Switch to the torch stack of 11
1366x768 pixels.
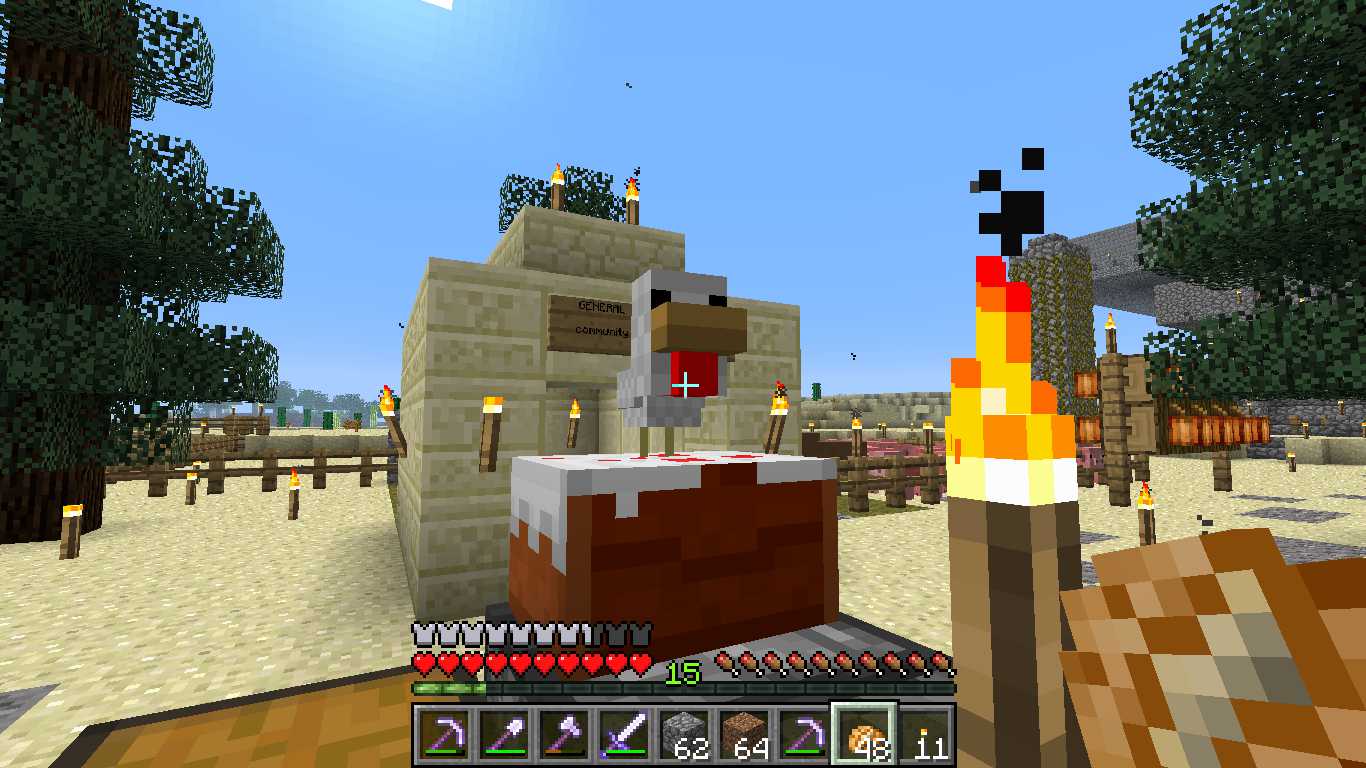pyautogui.click(x=924, y=735)
